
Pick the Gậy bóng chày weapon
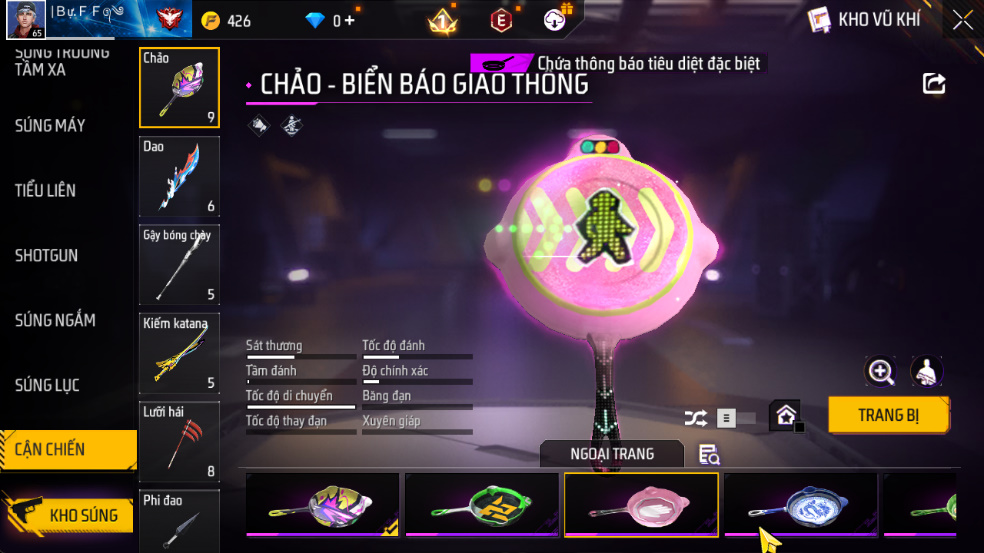(x=180, y=264)
